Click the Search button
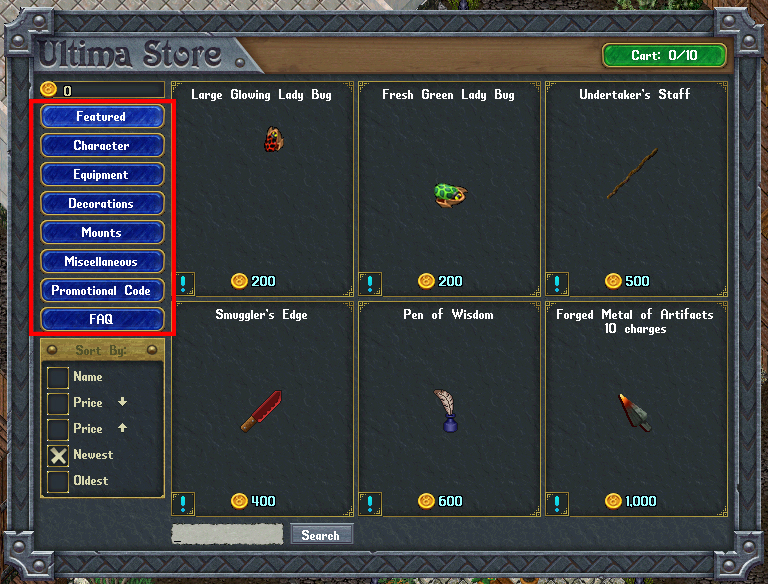Screen dimensions: 768x584 pos(321,535)
